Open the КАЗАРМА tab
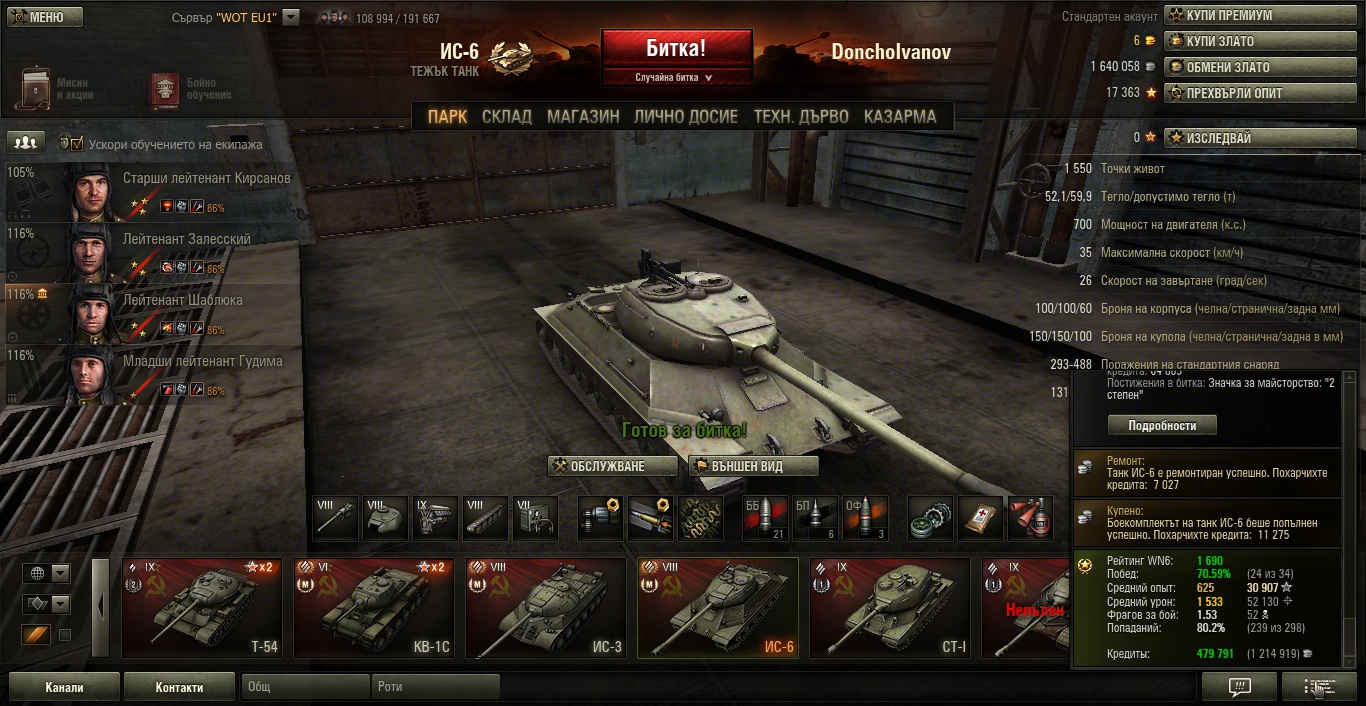 [x=900, y=117]
